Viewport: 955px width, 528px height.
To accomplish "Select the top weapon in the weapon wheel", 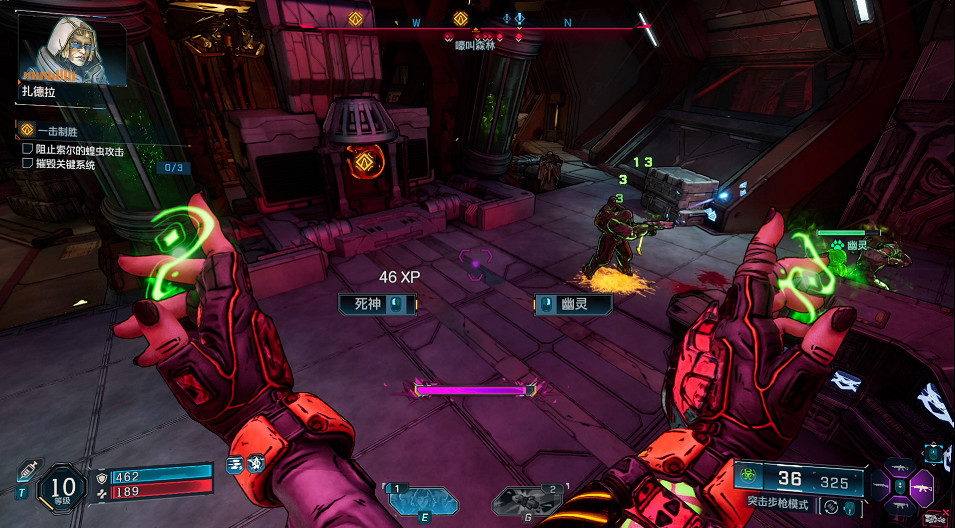I will click(x=898, y=467).
